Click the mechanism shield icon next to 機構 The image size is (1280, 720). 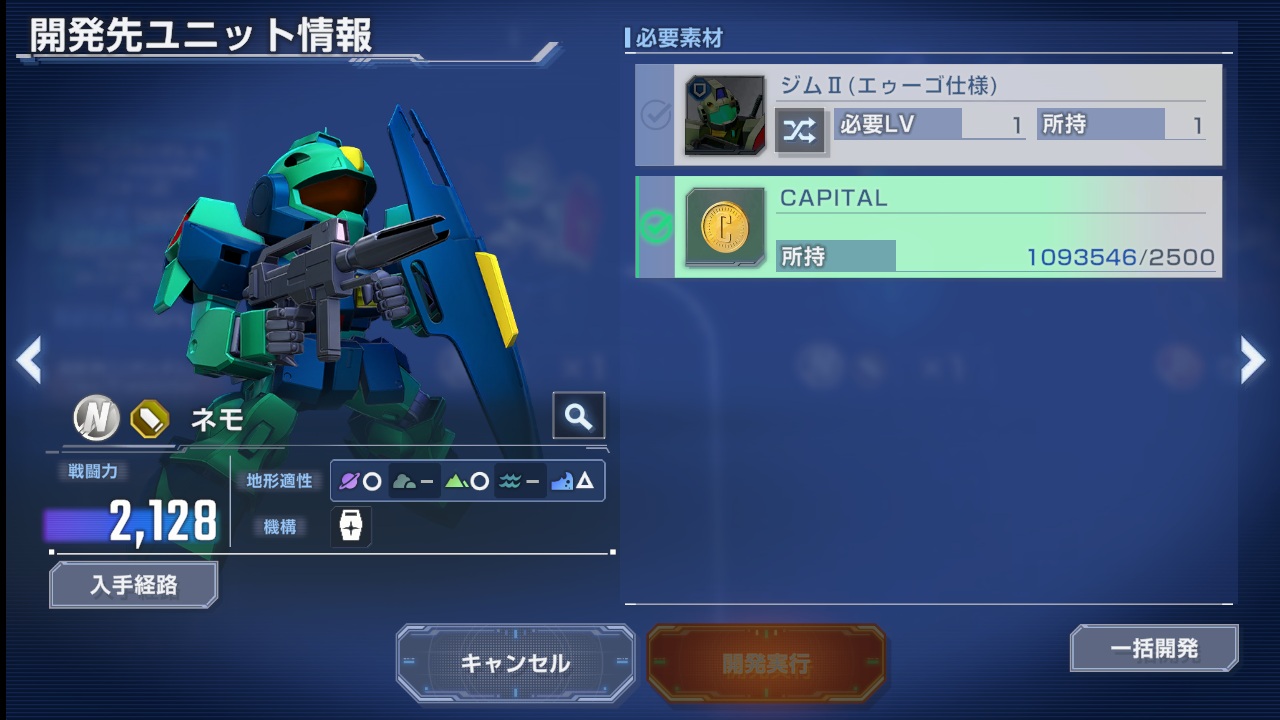point(351,527)
